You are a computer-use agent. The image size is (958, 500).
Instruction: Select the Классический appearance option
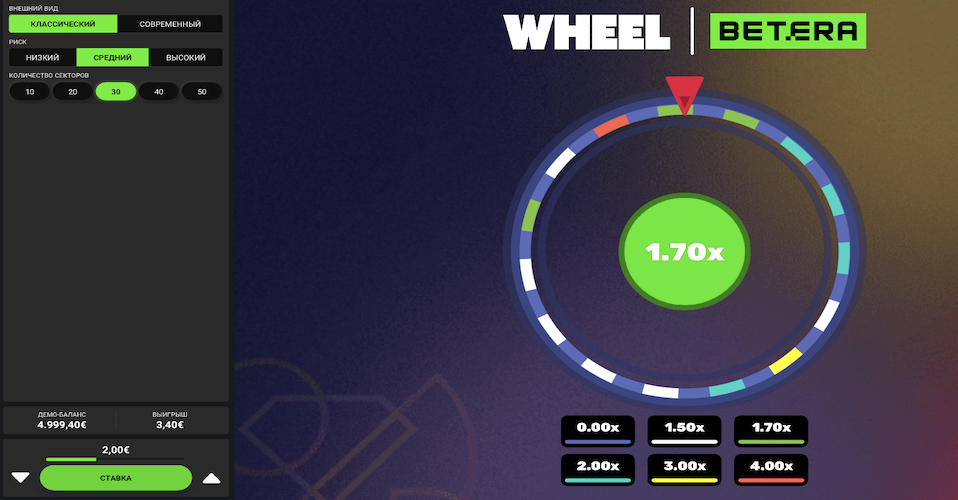tap(63, 23)
